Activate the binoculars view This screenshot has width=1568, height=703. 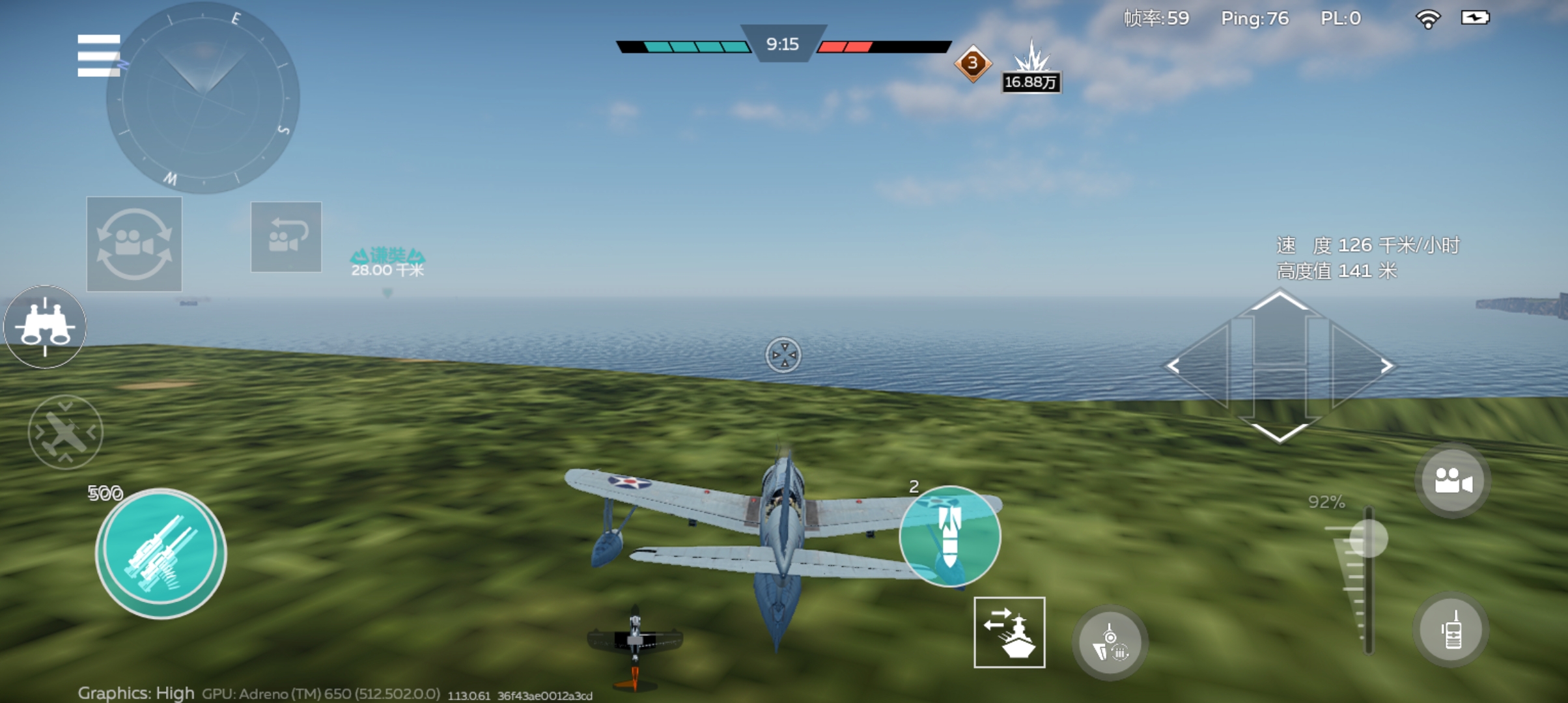coord(45,327)
